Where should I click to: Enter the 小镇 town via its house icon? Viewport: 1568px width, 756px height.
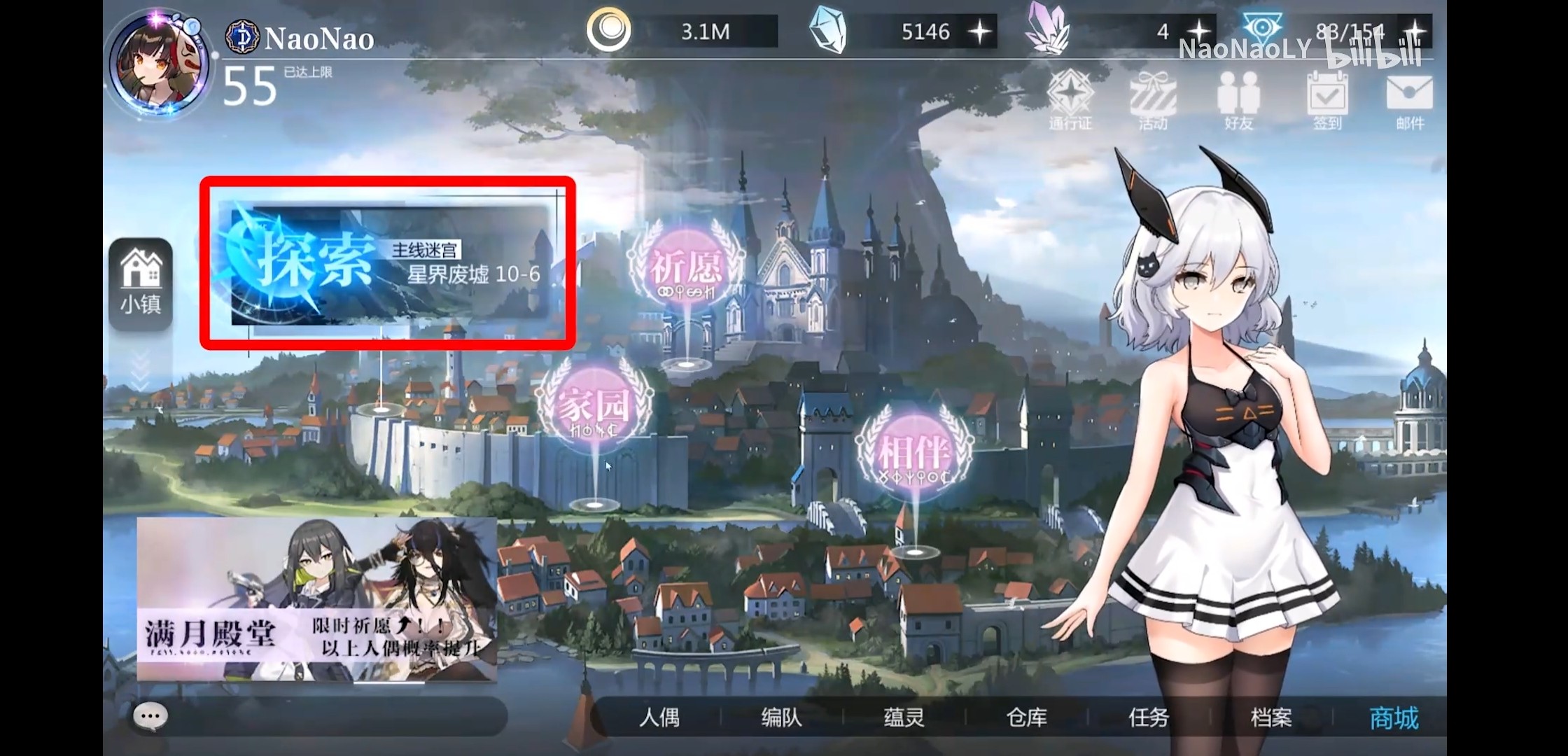141,280
